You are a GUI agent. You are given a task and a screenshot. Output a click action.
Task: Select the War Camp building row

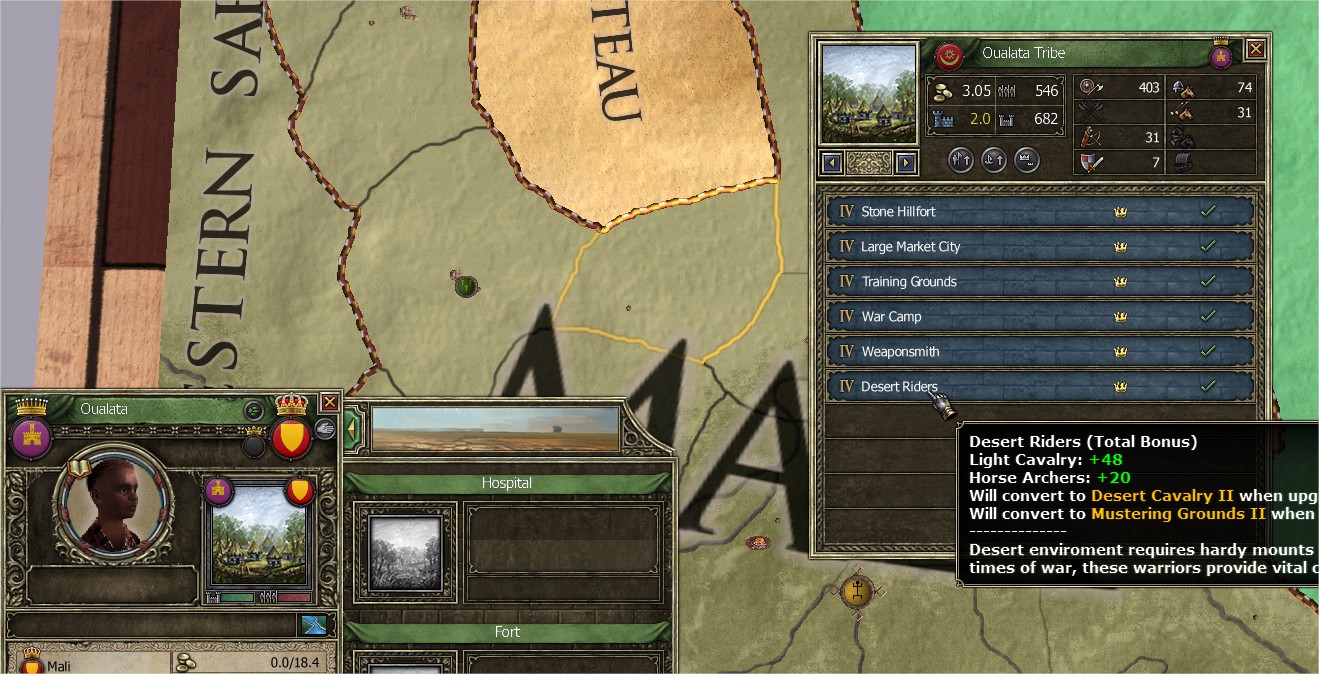click(1040, 317)
